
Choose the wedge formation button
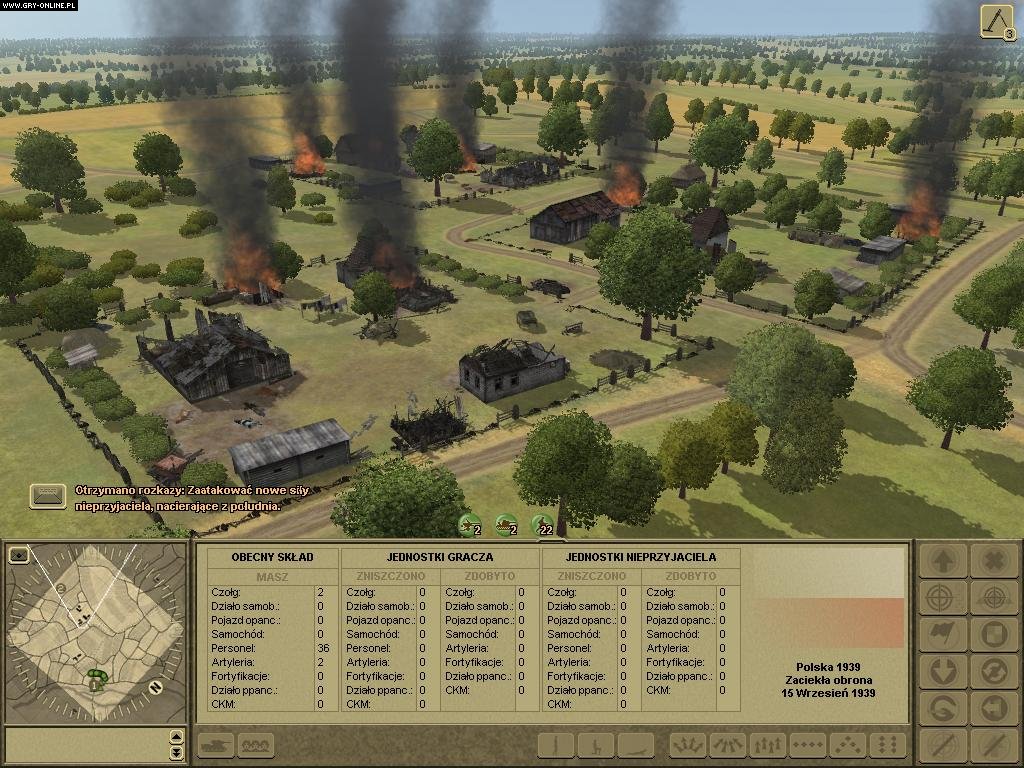pos(848,745)
